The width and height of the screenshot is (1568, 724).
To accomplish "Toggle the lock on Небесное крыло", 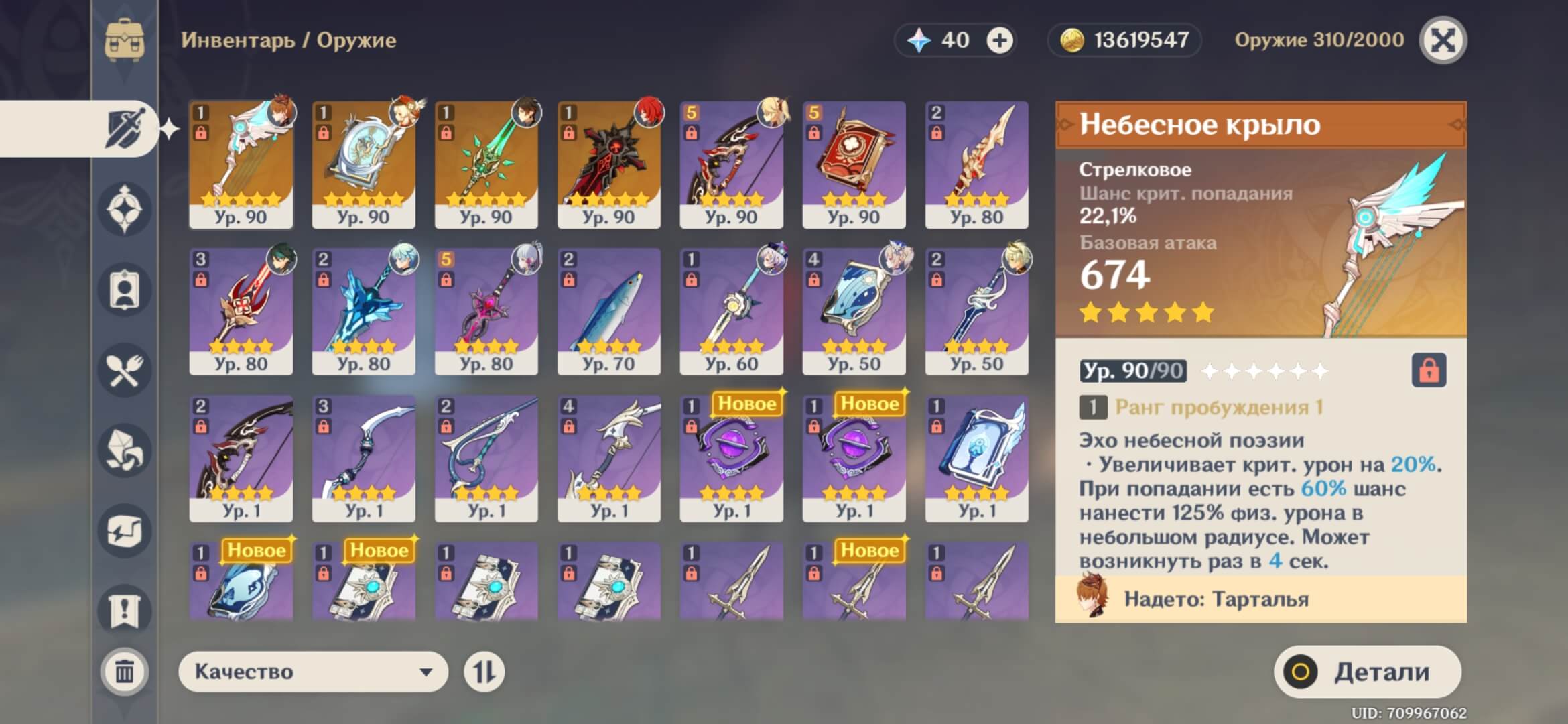I will click(x=1429, y=370).
